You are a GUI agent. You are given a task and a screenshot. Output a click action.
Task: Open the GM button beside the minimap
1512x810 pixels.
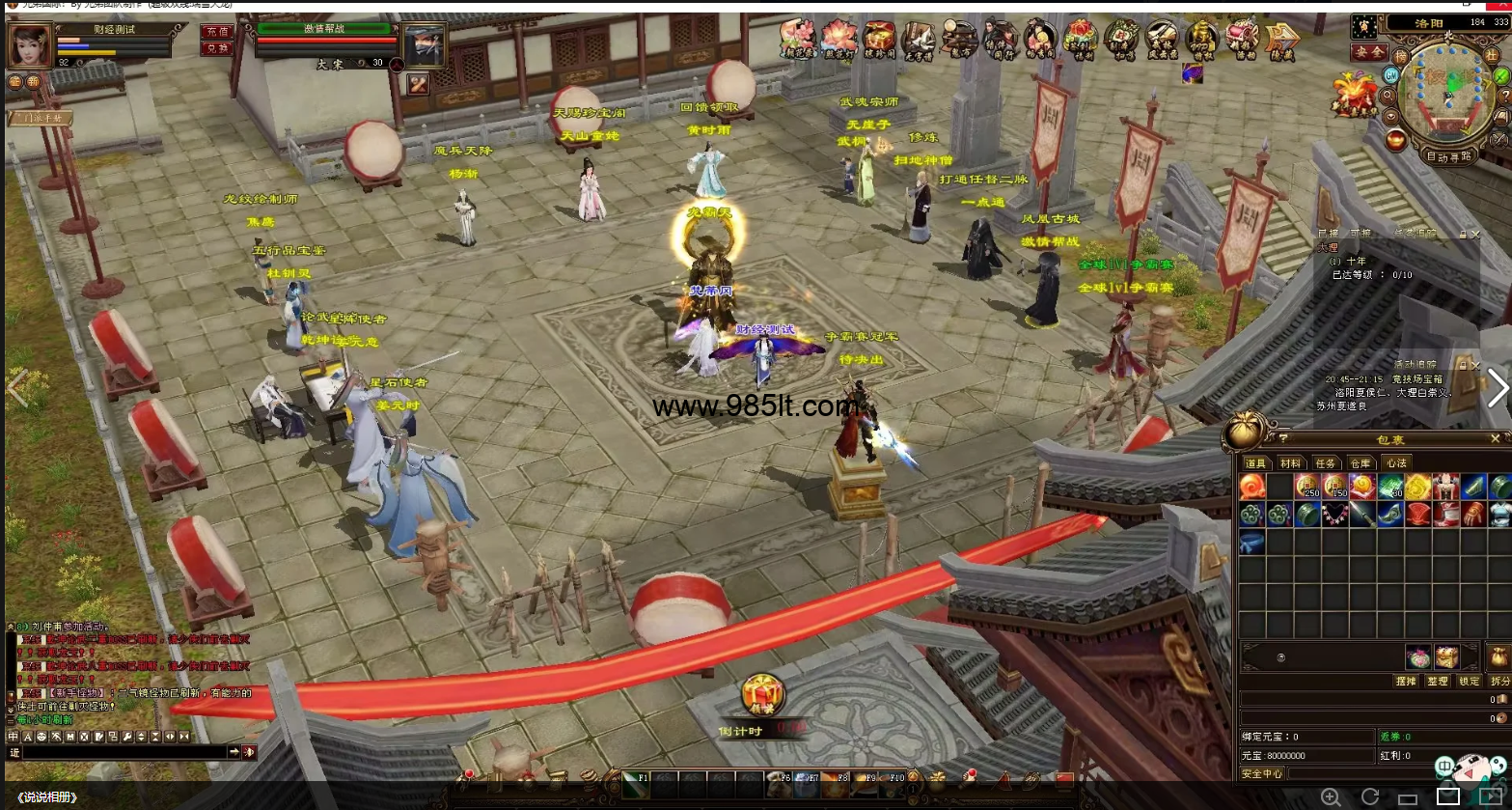tap(1391, 74)
